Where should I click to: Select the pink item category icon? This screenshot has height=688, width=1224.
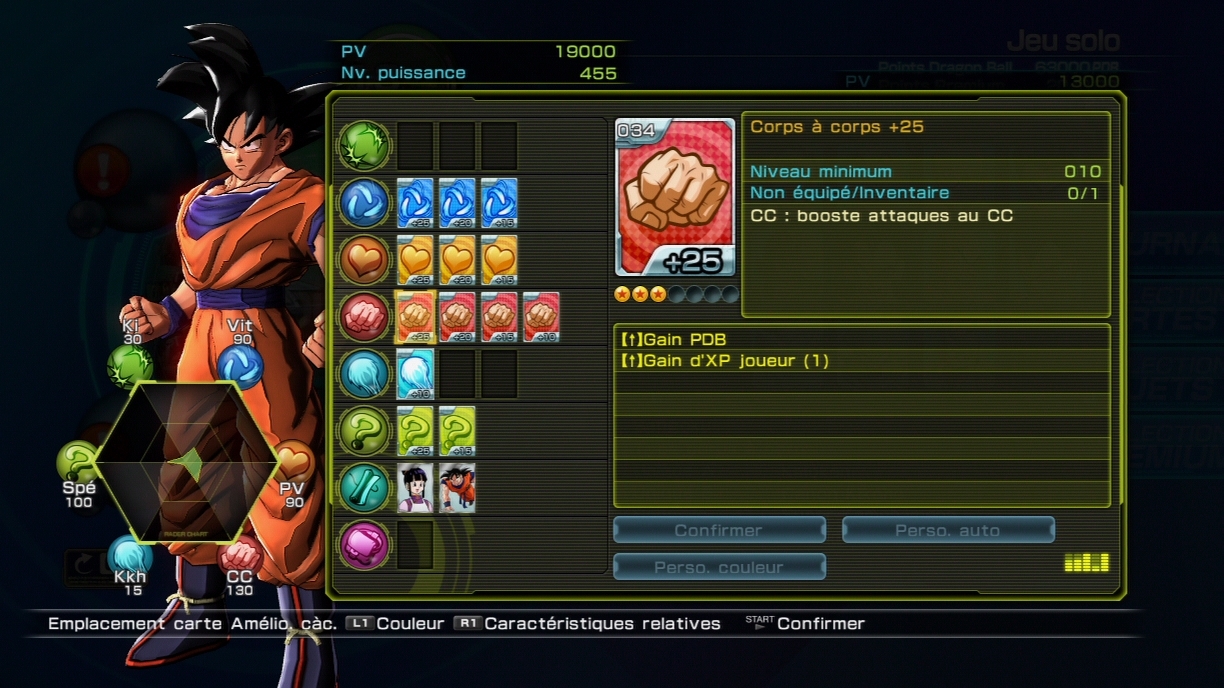point(364,545)
